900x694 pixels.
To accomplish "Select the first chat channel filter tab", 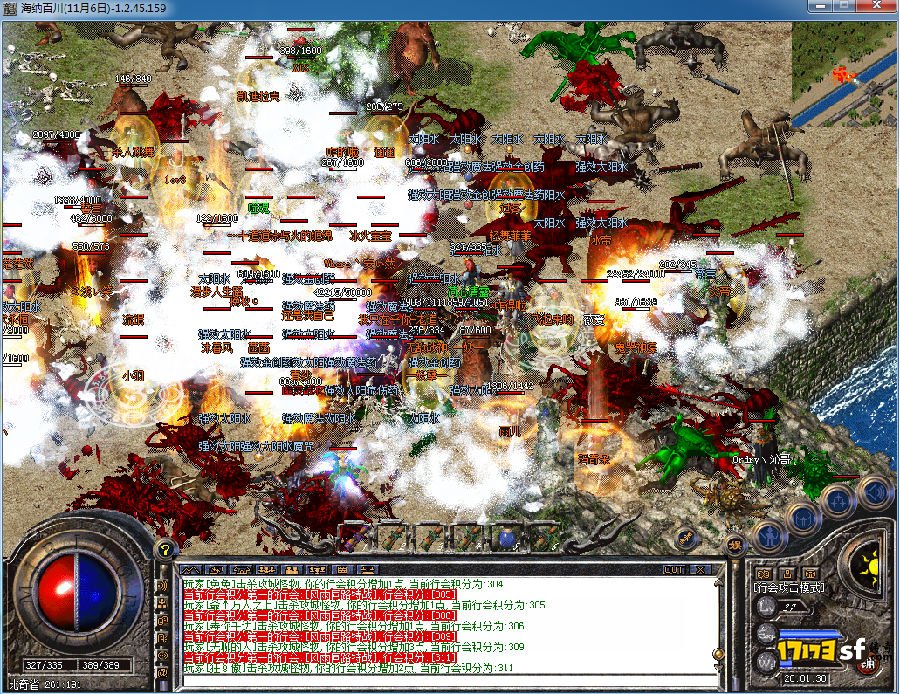I will [x=190, y=567].
